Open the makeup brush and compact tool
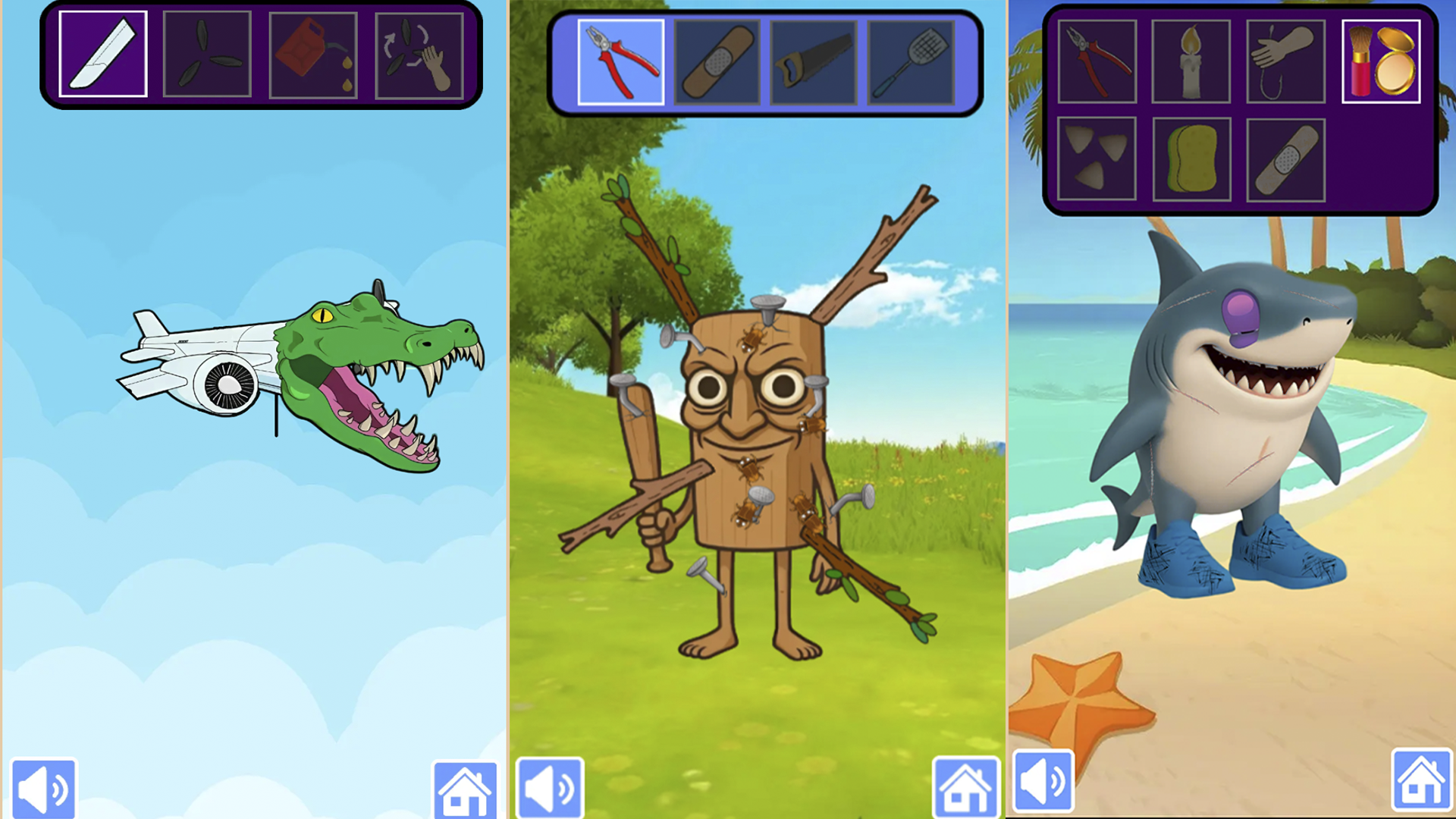The height and width of the screenshot is (819, 1456). coord(1381,61)
